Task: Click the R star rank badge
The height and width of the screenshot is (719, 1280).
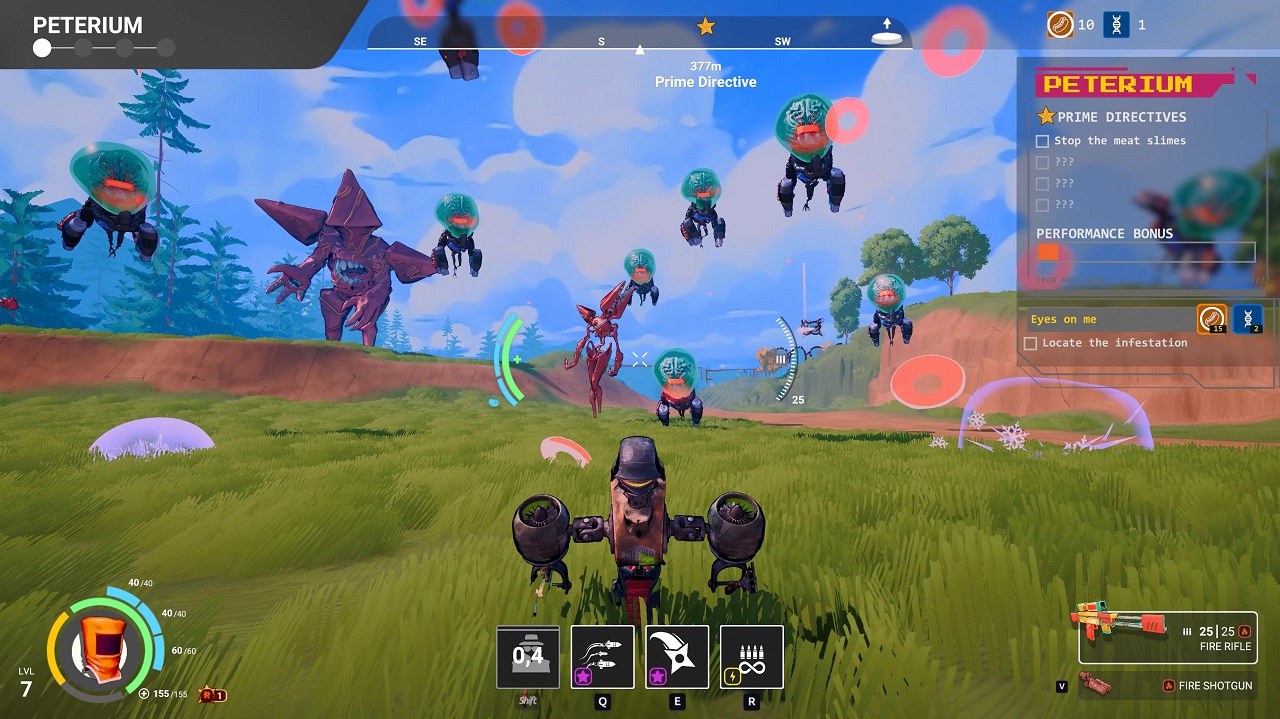Action: pos(212,695)
